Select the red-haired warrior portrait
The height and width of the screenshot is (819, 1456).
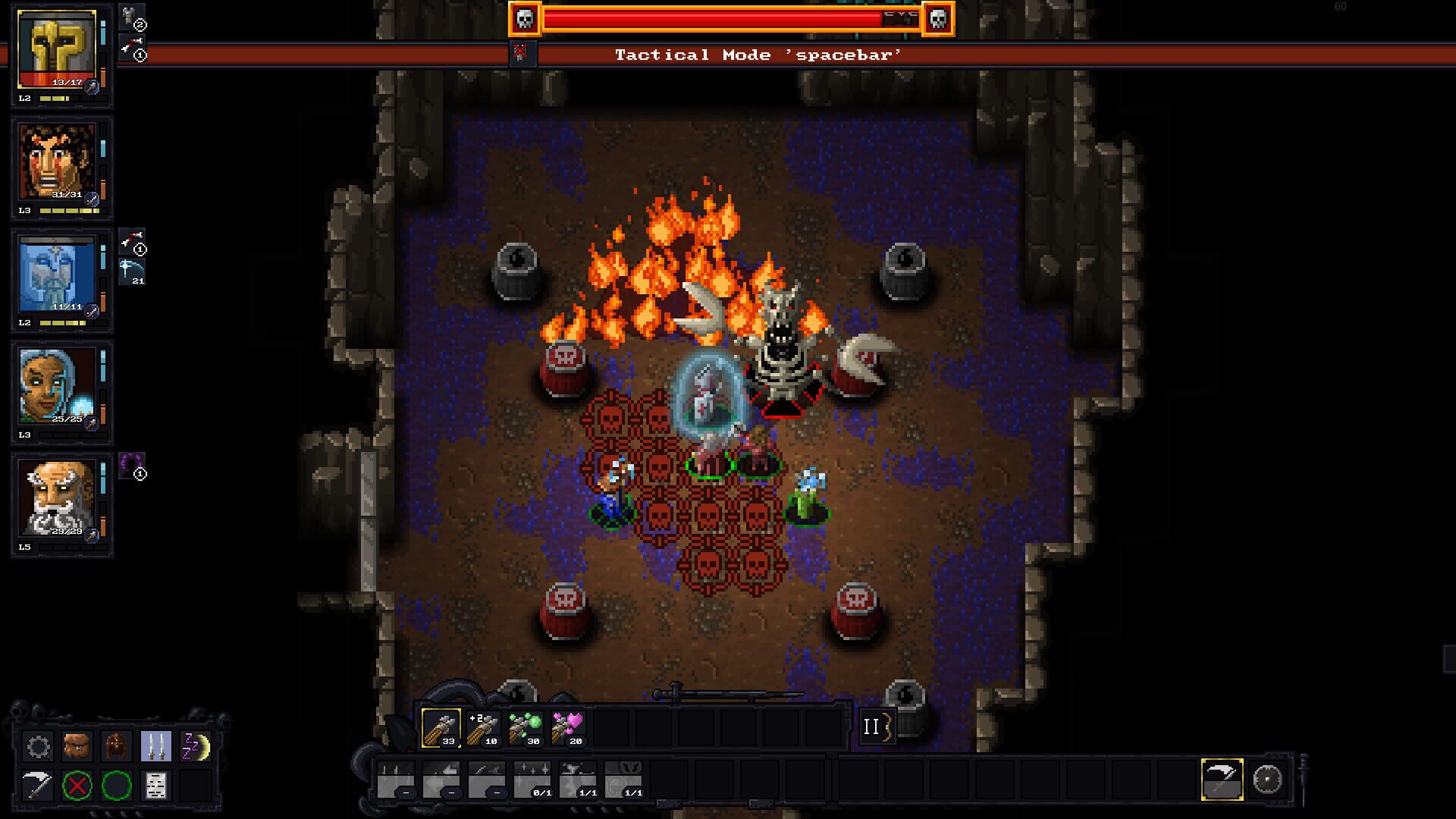[x=58, y=162]
